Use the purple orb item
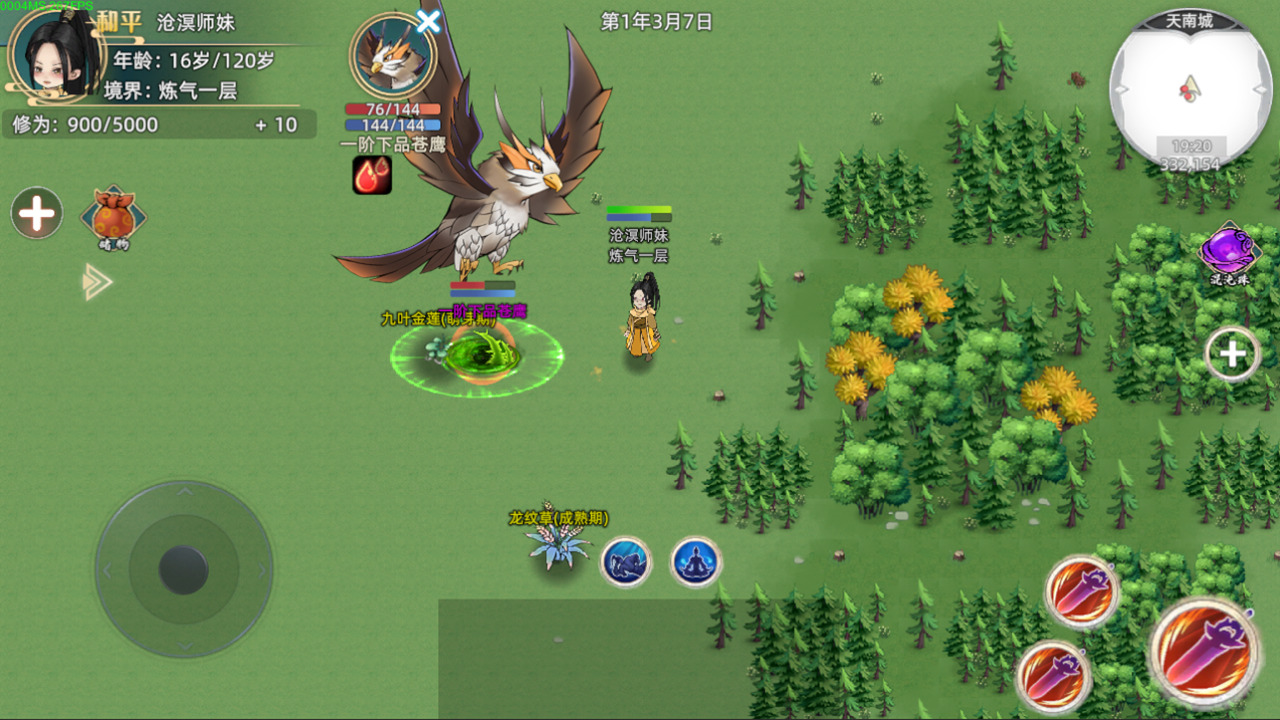The image size is (1280, 720). [1229, 252]
